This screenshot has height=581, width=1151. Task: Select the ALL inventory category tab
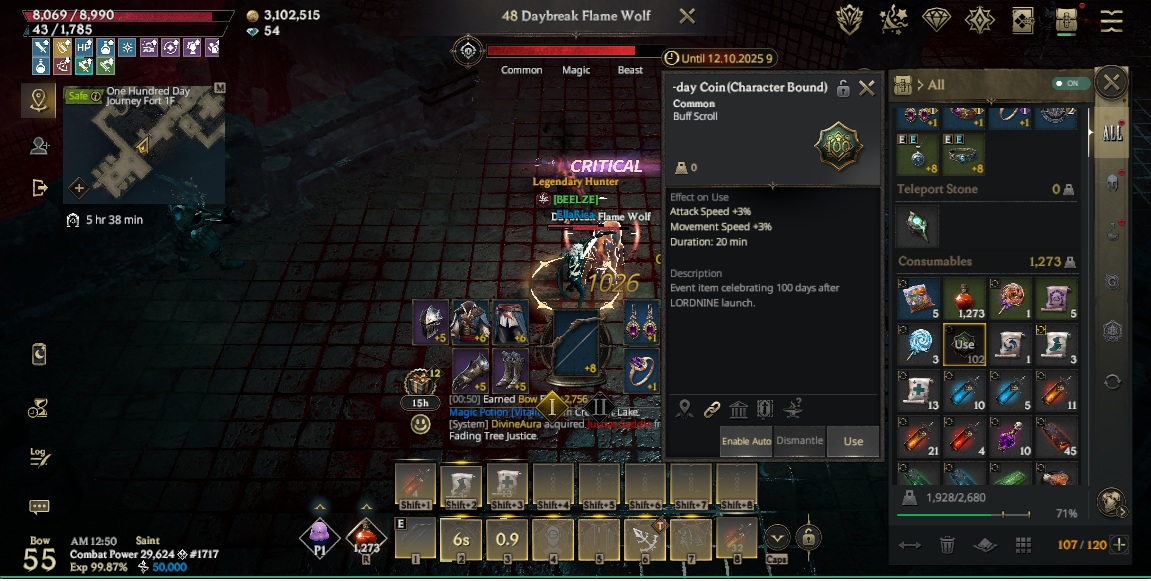pyautogui.click(x=1111, y=135)
